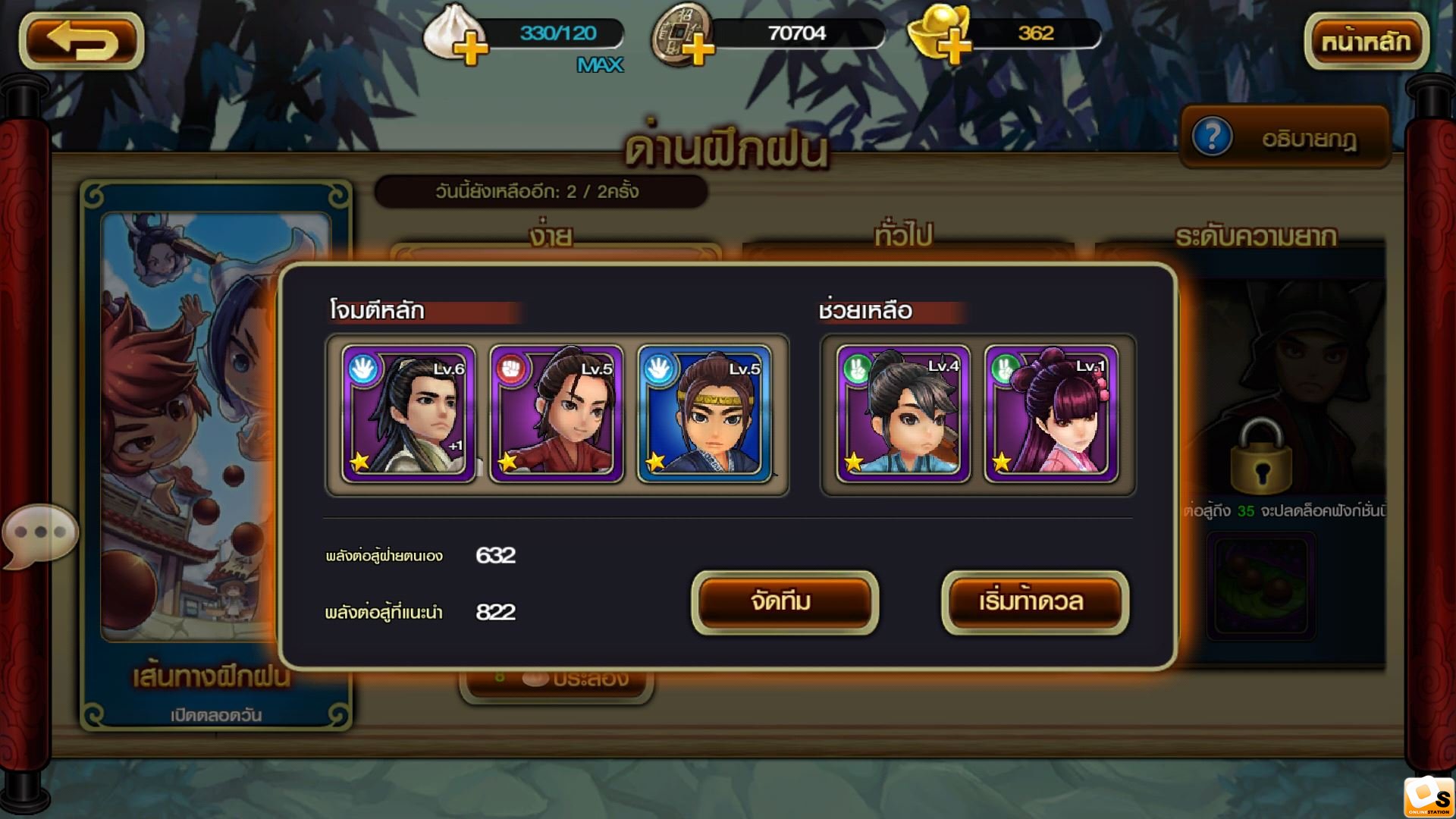1456x819 pixels.
Task: Click the locked hard difficulty stage
Action: coord(1260,455)
